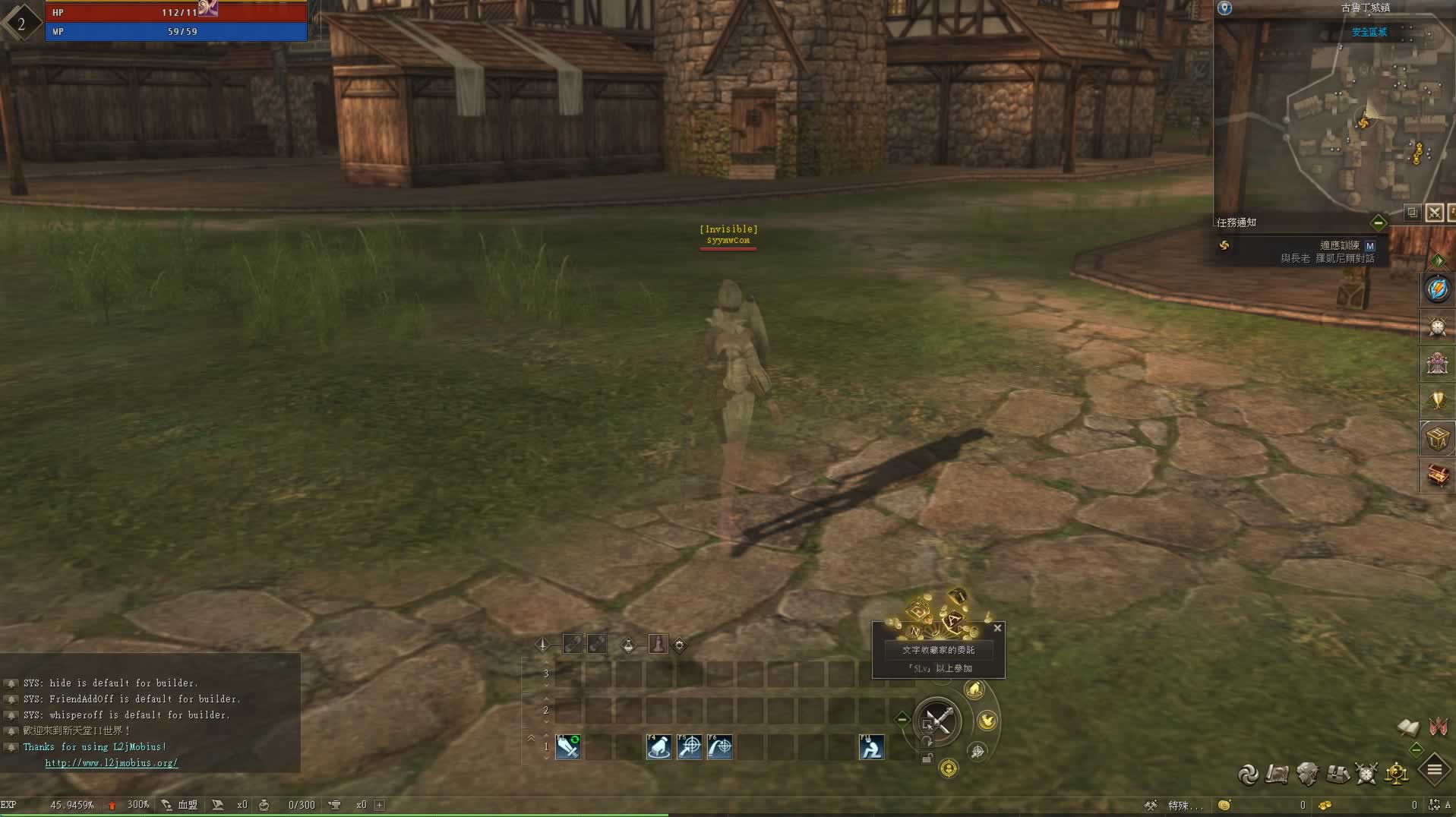Select the F11 sit-down action slot
This screenshot has width=1456, height=817.
pyautogui.click(x=871, y=747)
